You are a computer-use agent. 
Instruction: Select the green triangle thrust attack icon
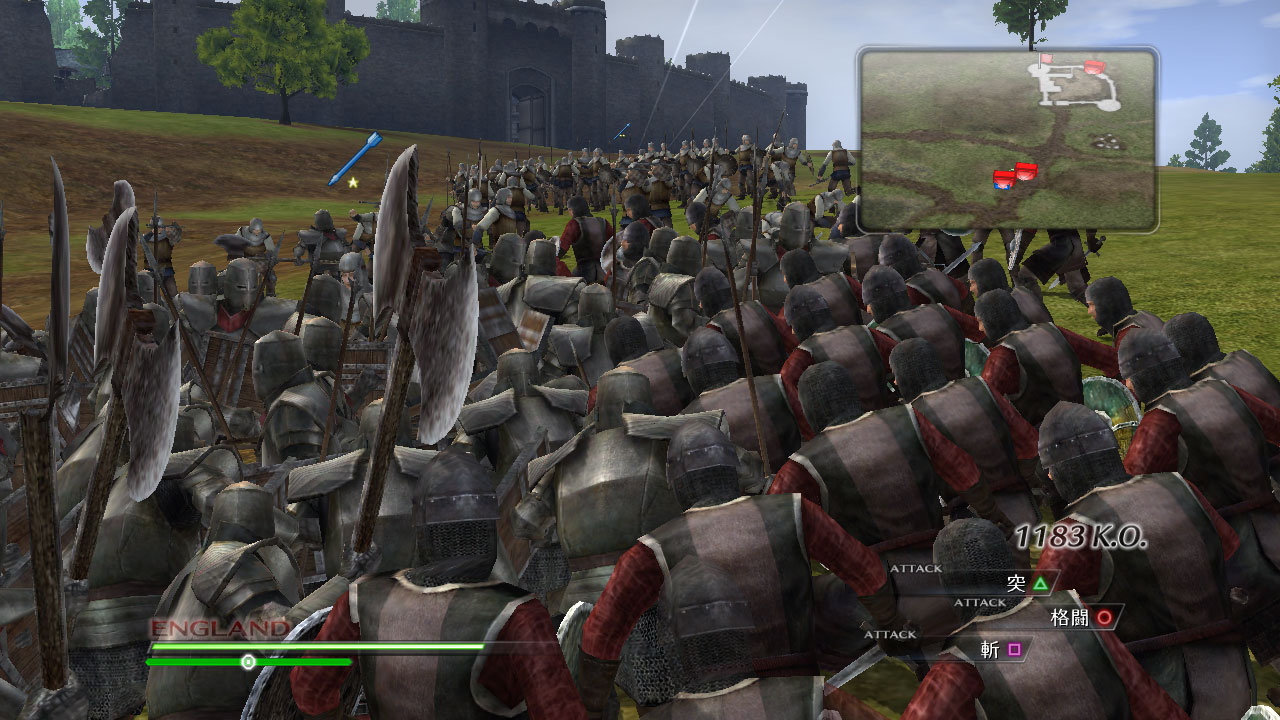pos(1041,585)
